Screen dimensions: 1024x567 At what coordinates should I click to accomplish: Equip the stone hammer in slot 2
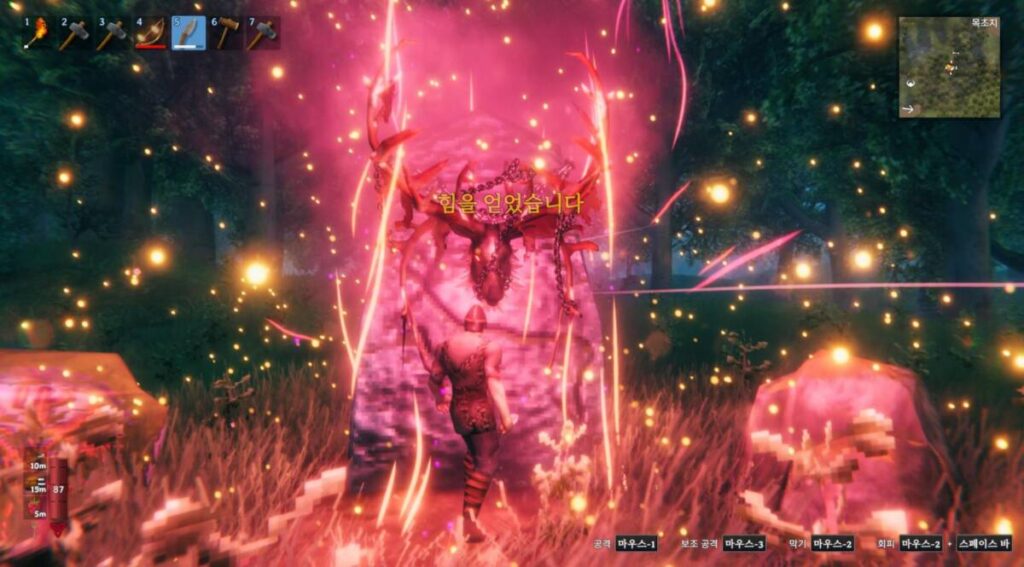[76, 33]
